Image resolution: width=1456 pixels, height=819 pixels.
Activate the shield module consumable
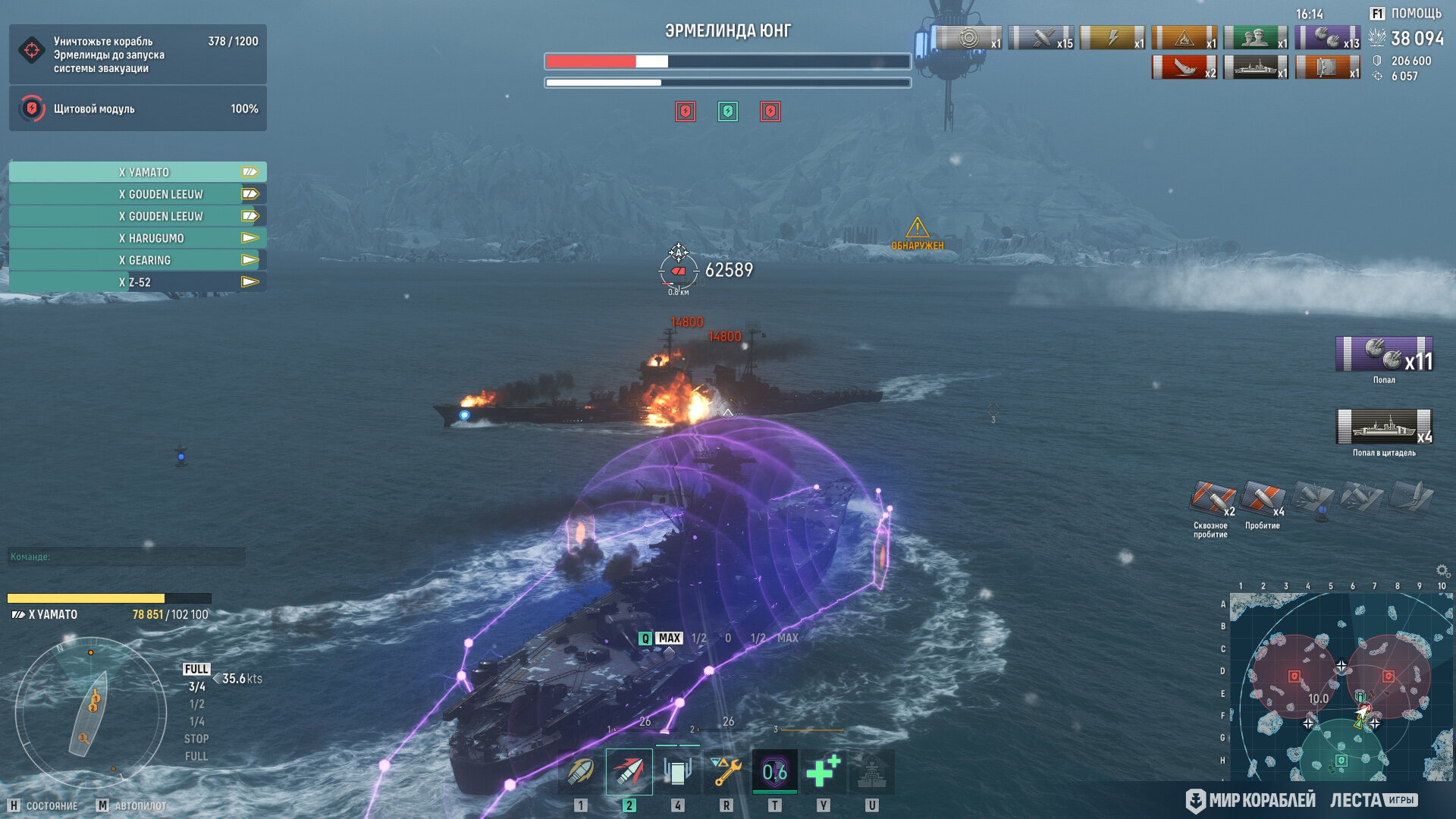(677, 772)
